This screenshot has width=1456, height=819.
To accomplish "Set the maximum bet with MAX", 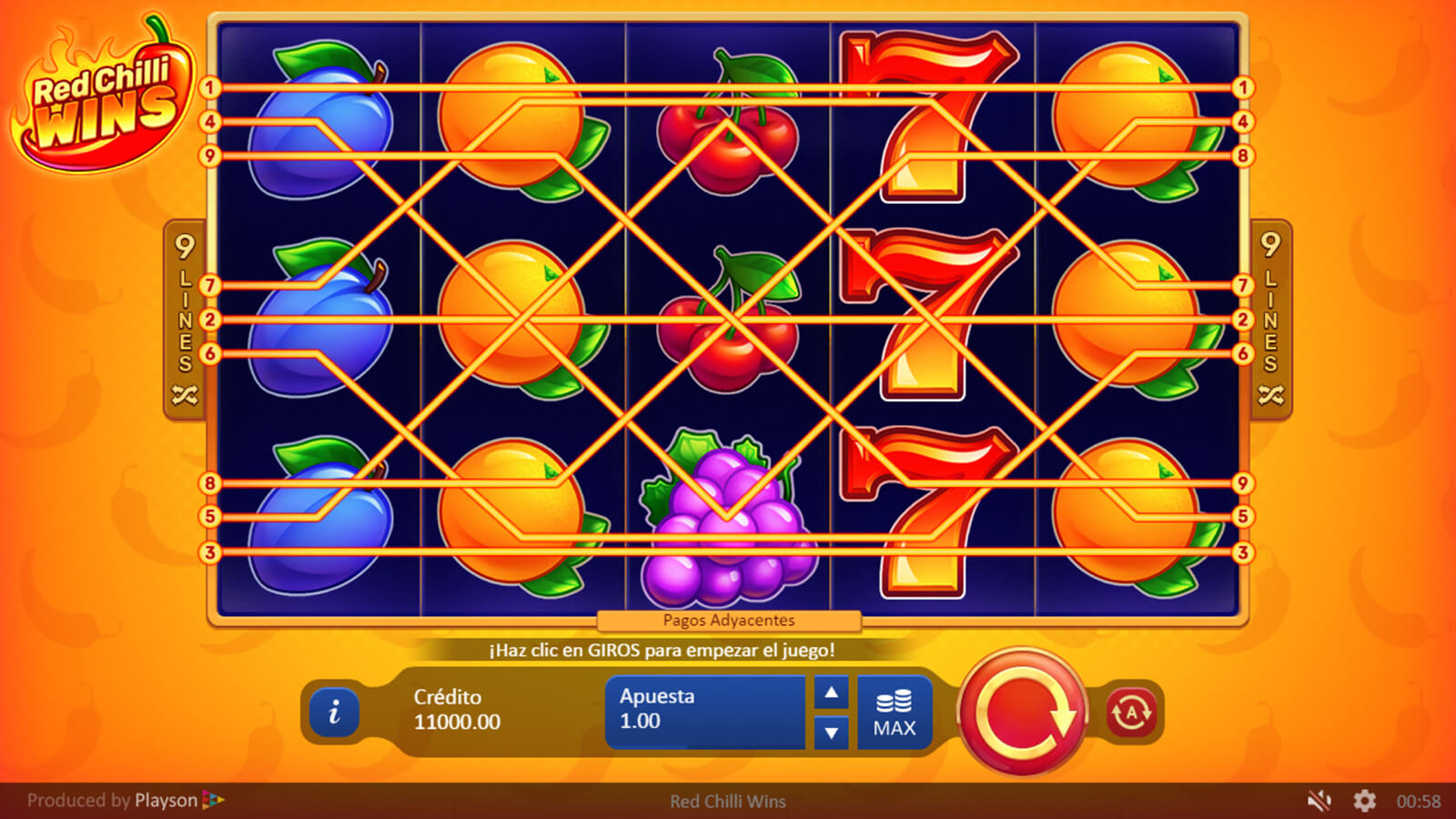I will click(894, 713).
